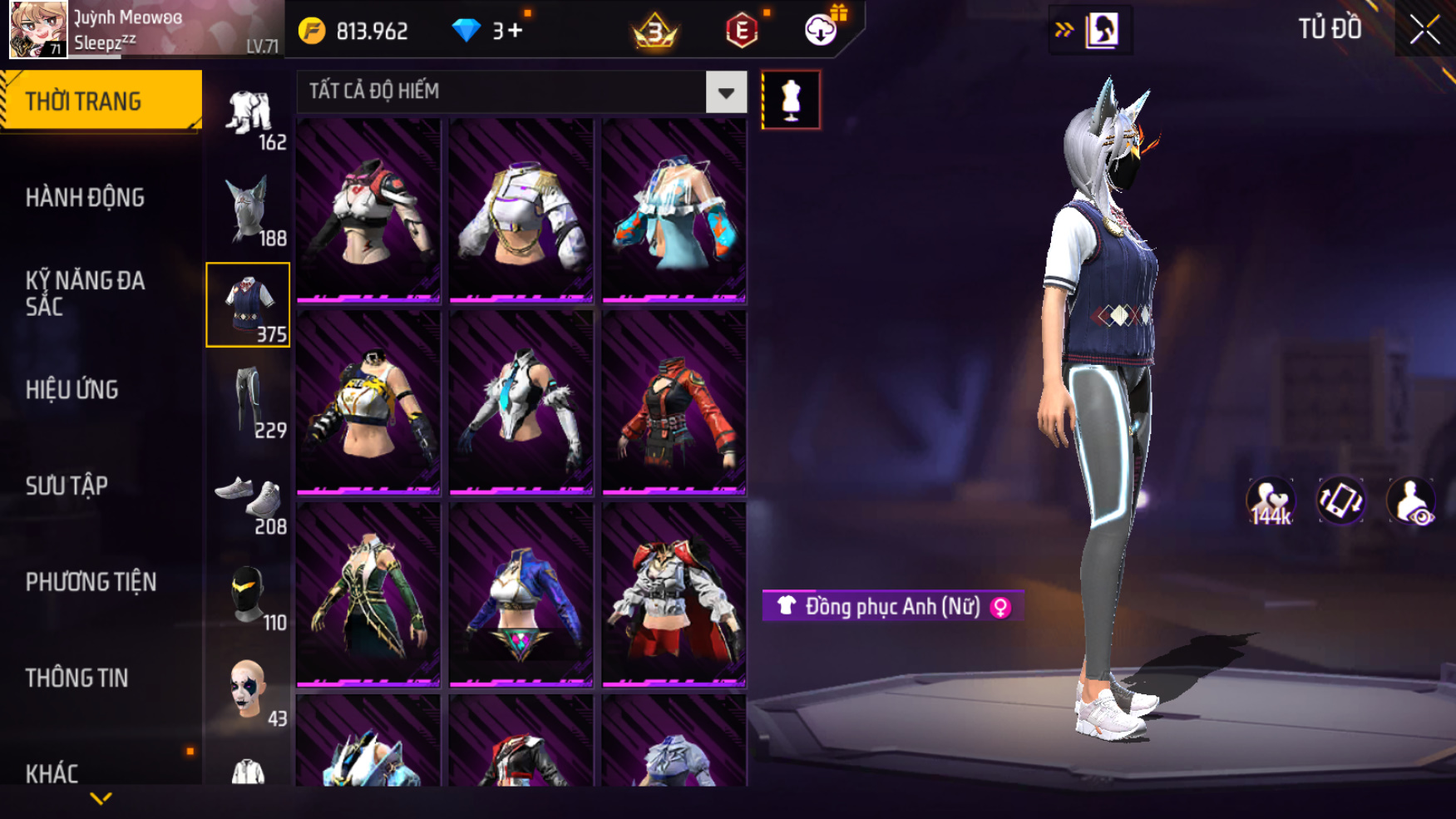Switch to the Hành Động tab
Screen dimensions: 1456x819
coord(85,198)
